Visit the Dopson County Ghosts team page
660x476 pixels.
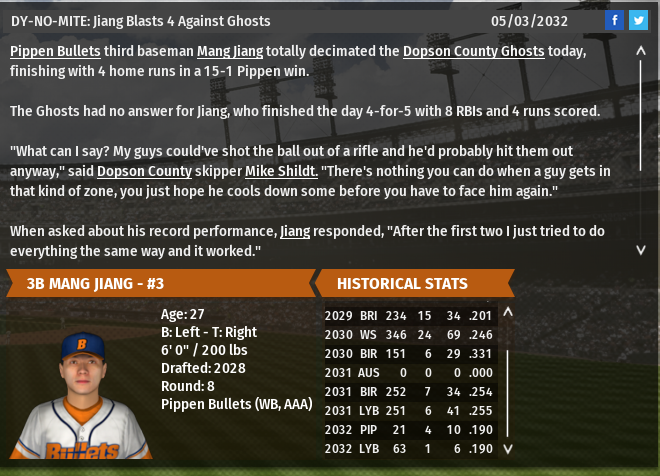(x=474, y=50)
